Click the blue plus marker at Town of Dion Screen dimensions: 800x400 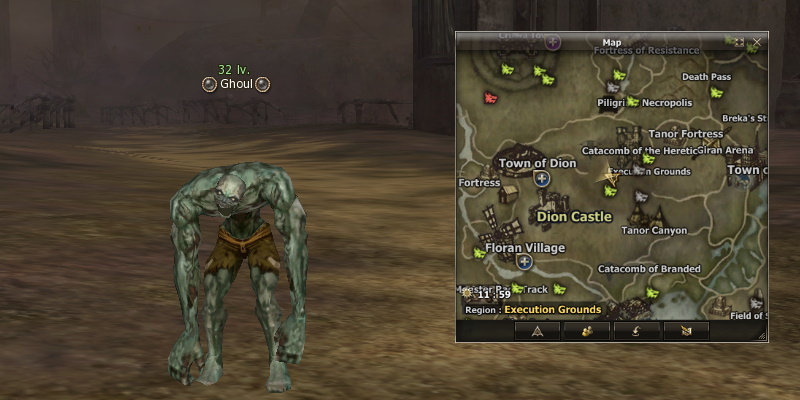click(x=542, y=179)
